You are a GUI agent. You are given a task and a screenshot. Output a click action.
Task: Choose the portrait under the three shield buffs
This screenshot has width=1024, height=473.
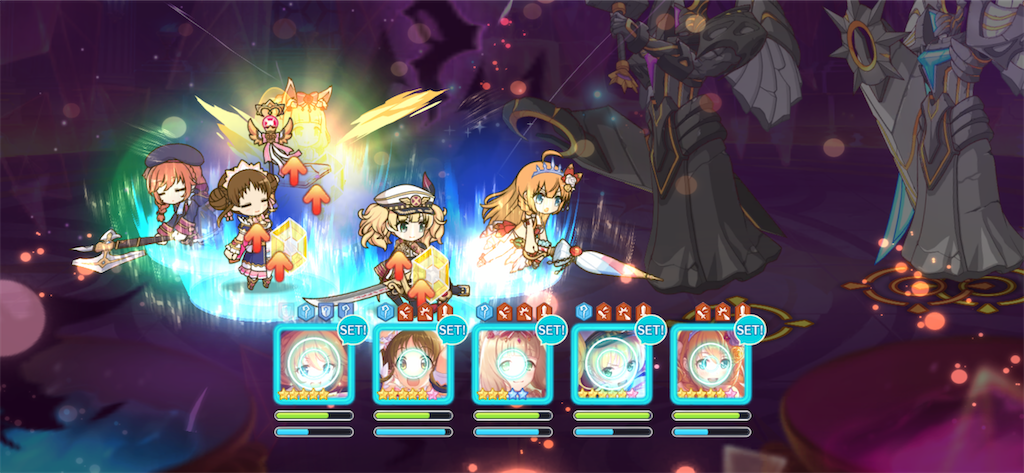(x=312, y=364)
